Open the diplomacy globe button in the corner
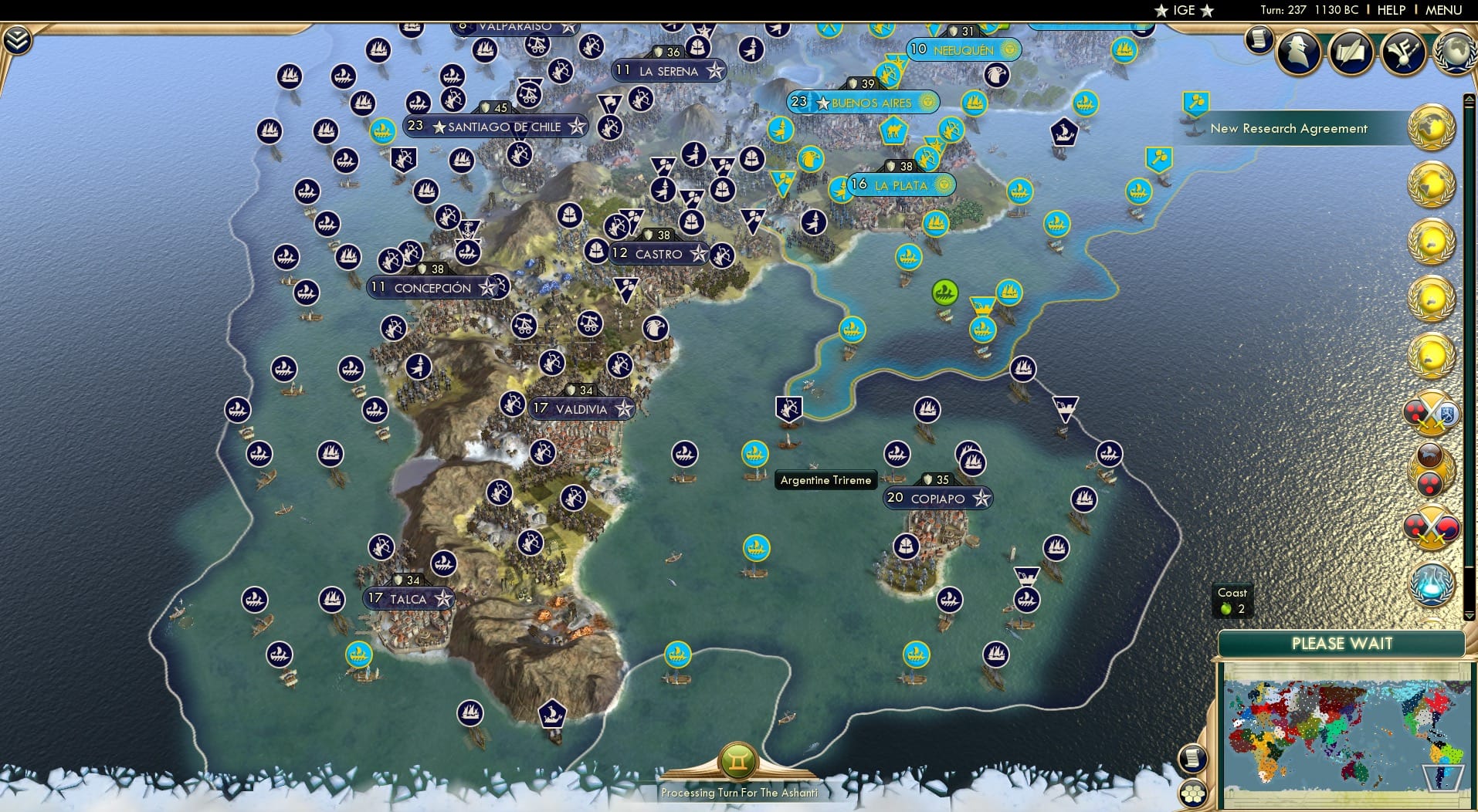 1455,52
